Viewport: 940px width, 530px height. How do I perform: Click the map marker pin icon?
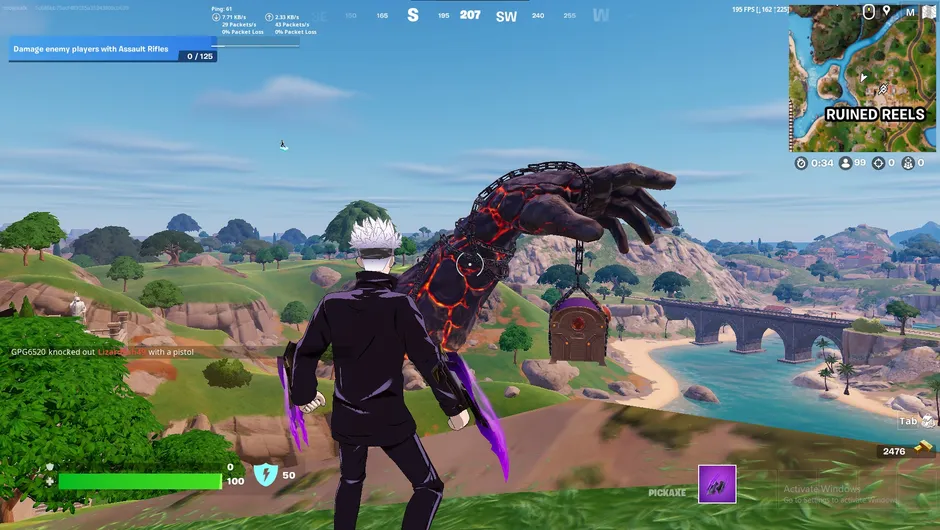[886, 12]
